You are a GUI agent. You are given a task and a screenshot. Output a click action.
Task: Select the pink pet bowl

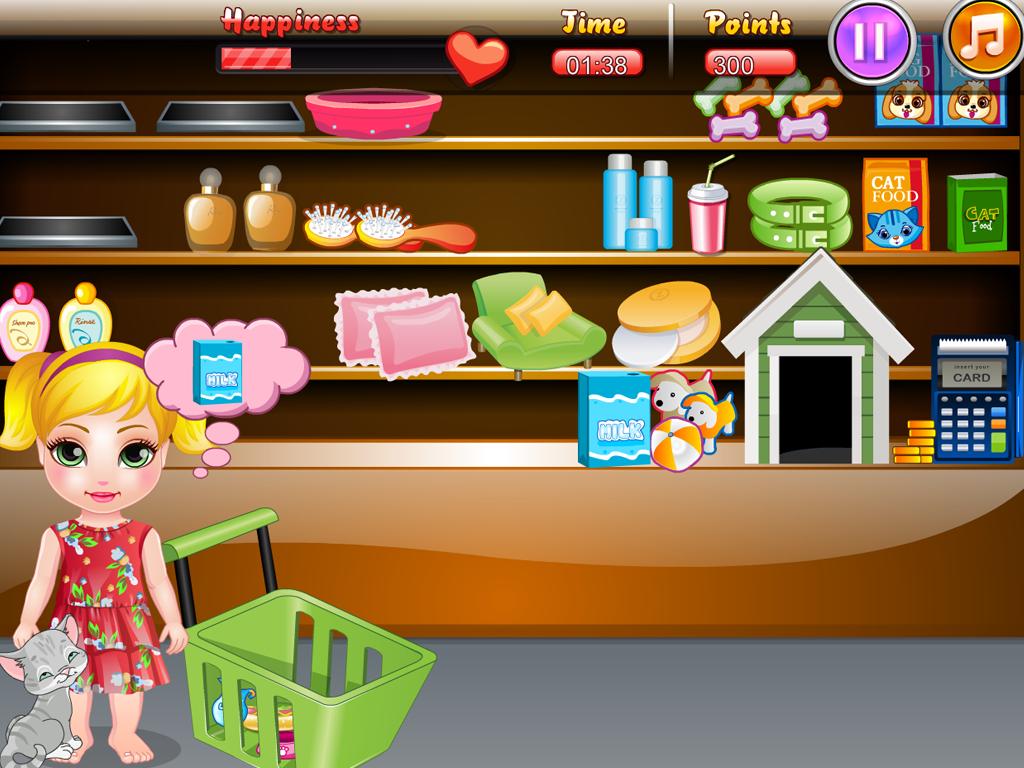pyautogui.click(x=374, y=112)
